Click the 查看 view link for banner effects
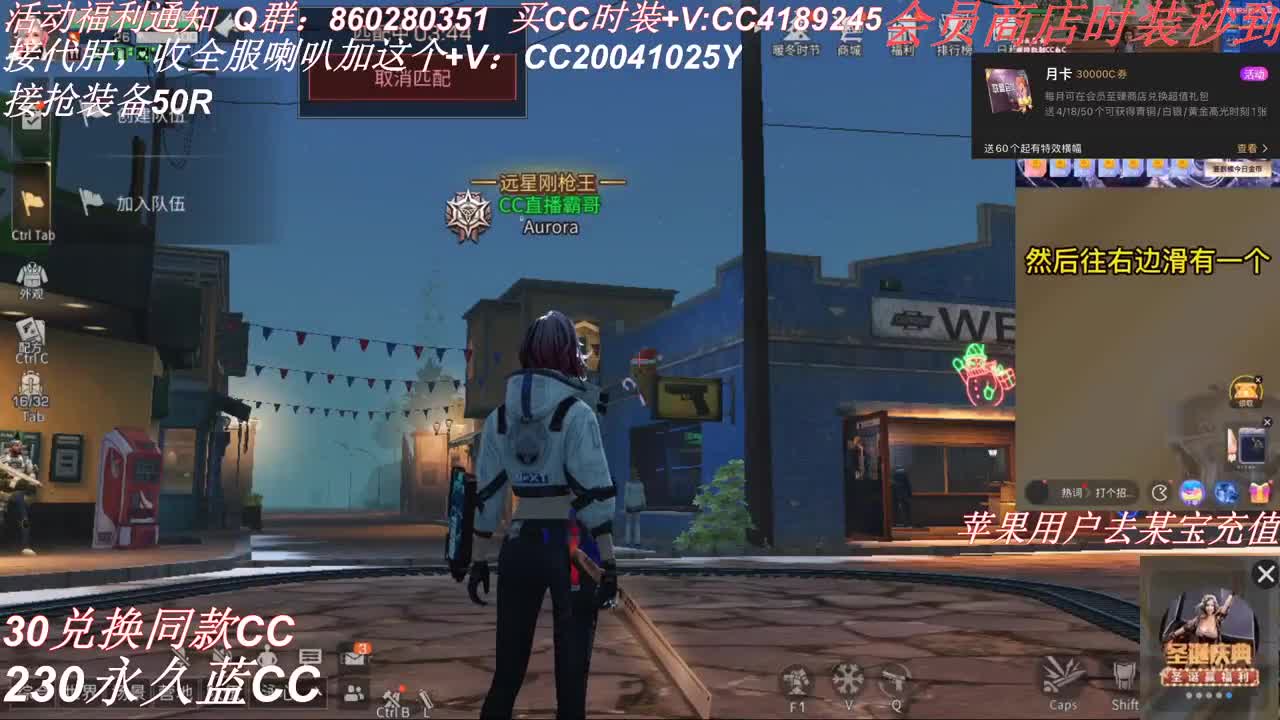This screenshot has width=1280, height=720. click(1248, 147)
